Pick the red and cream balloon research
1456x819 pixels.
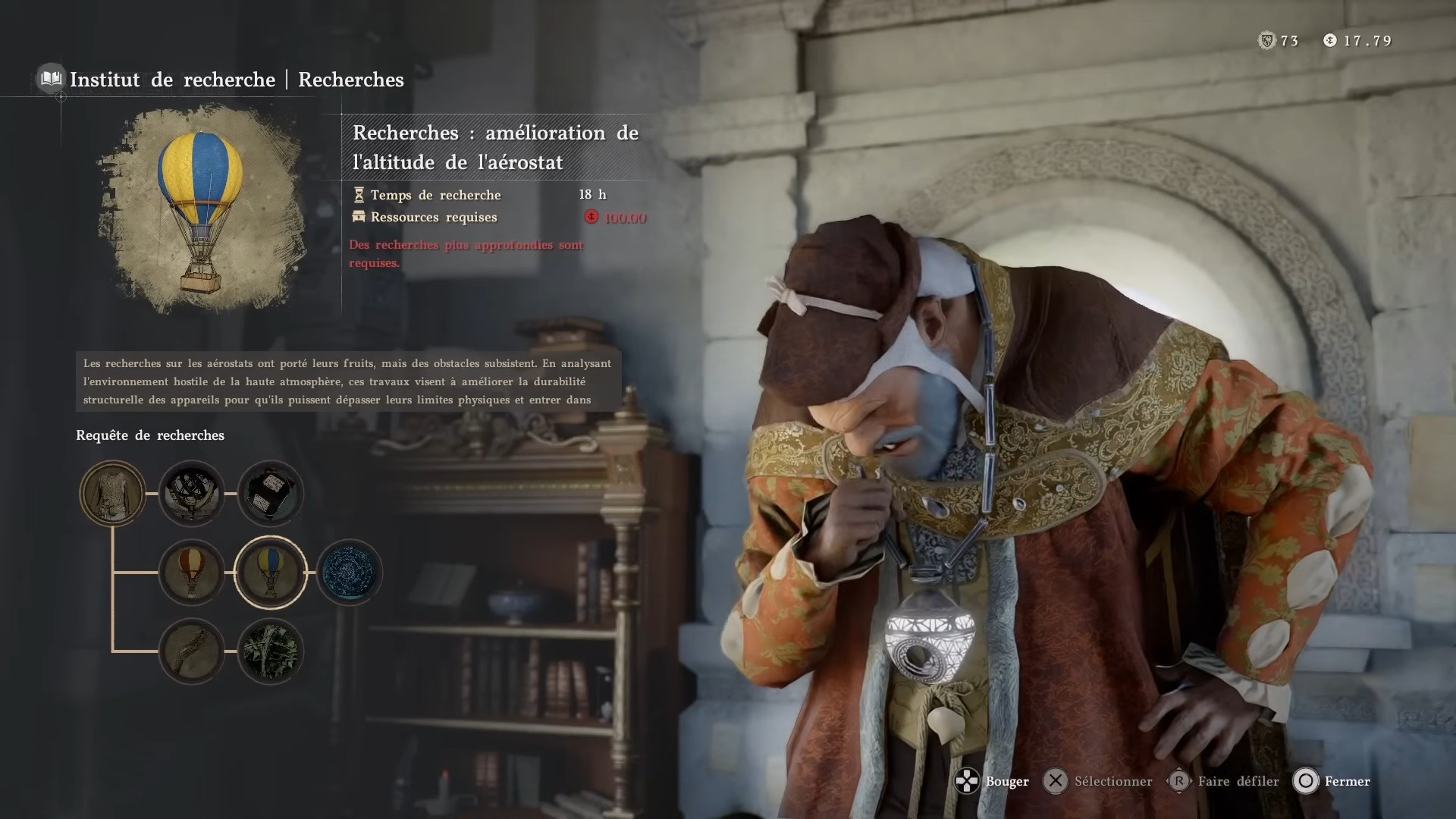pos(192,573)
